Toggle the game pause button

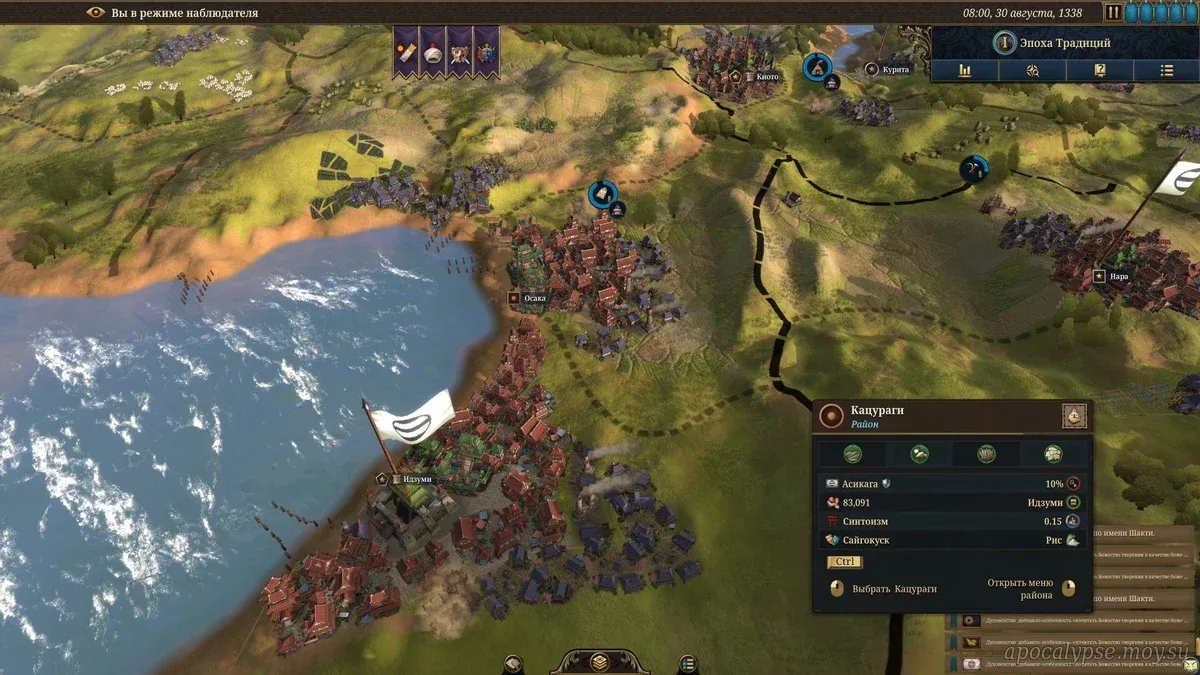pyautogui.click(x=1113, y=13)
